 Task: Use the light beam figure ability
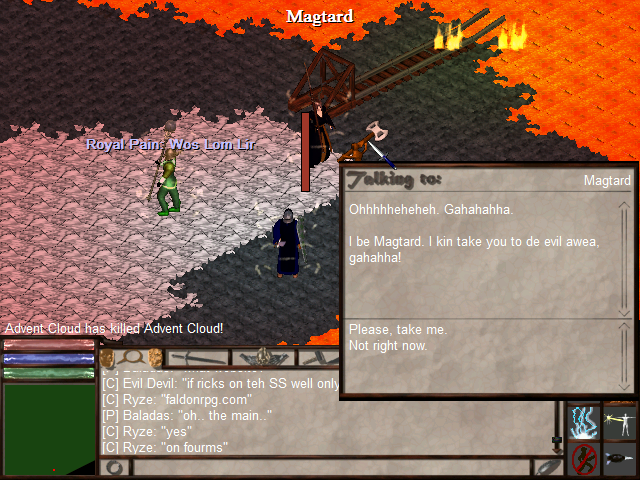pos(619,421)
